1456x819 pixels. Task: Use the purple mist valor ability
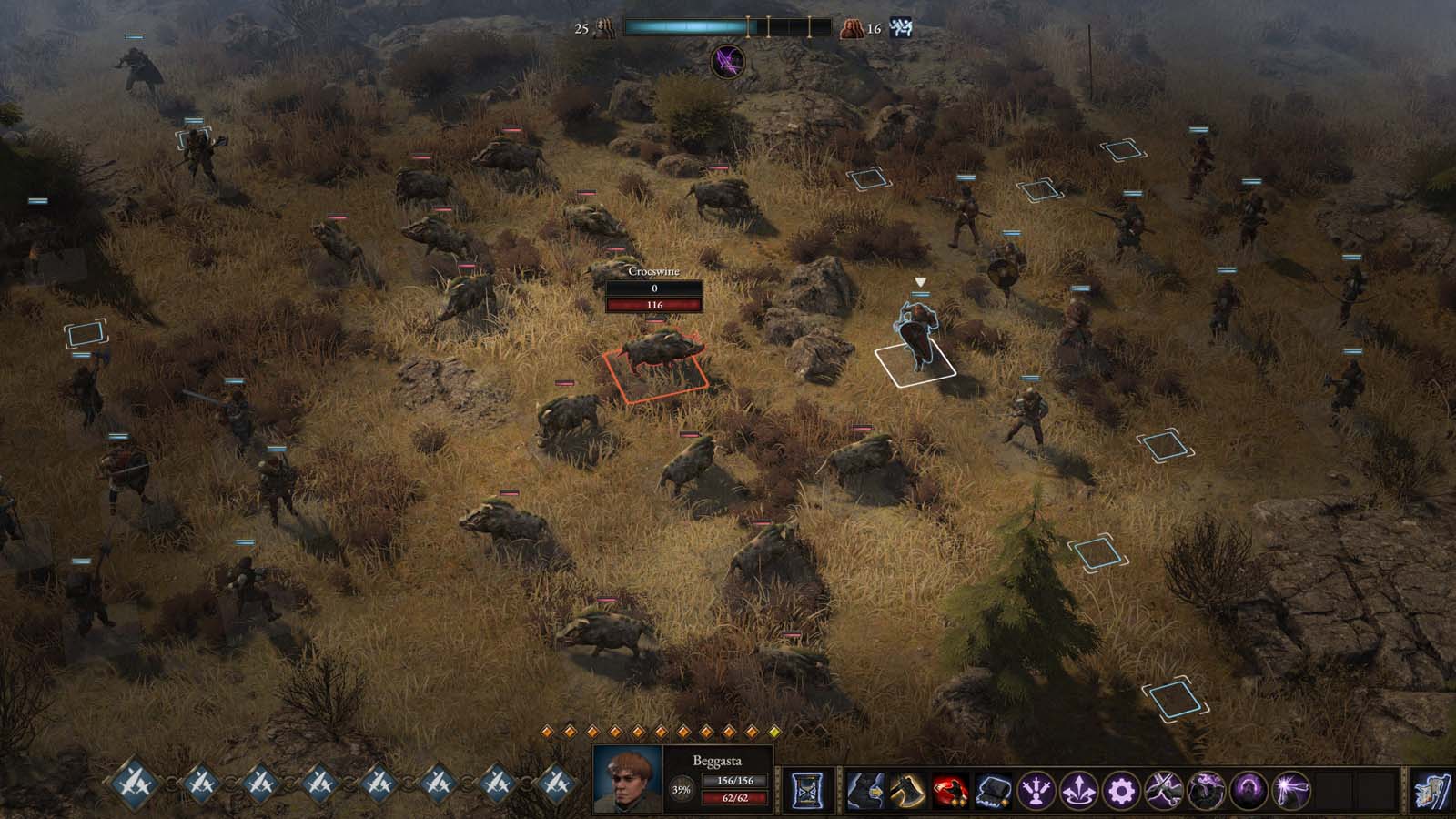[x=1208, y=790]
